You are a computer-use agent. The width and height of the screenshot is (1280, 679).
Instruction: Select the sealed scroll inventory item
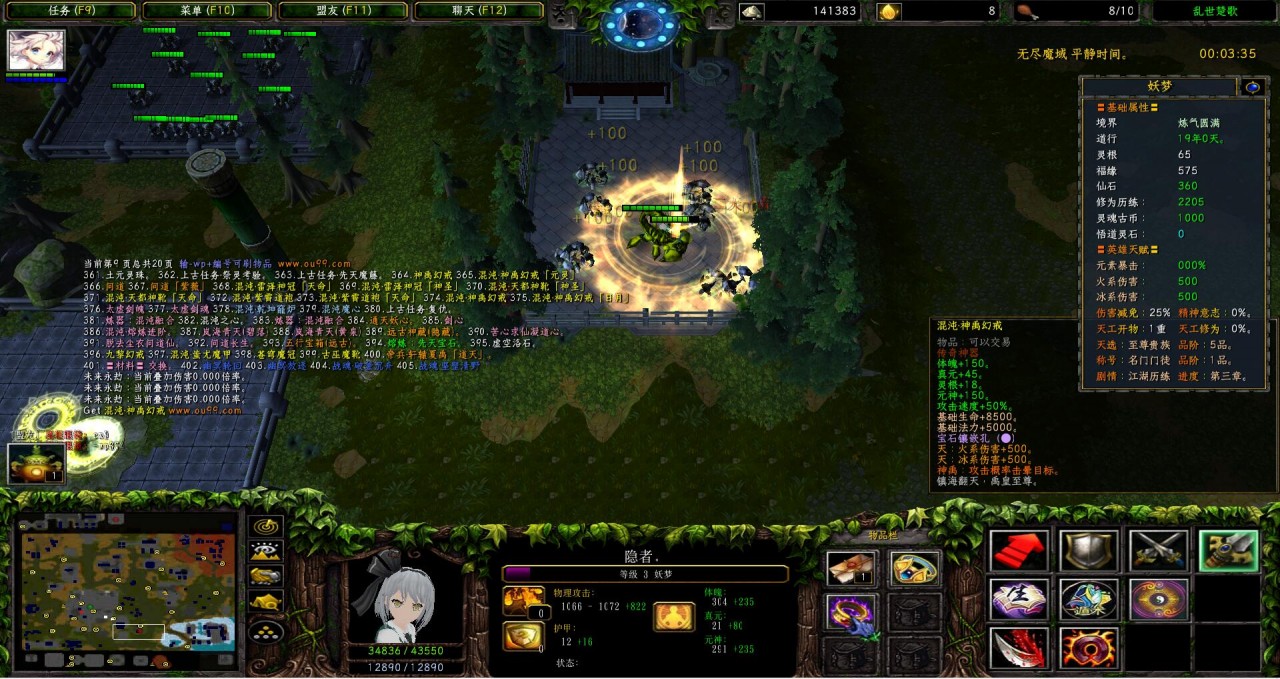[852, 569]
